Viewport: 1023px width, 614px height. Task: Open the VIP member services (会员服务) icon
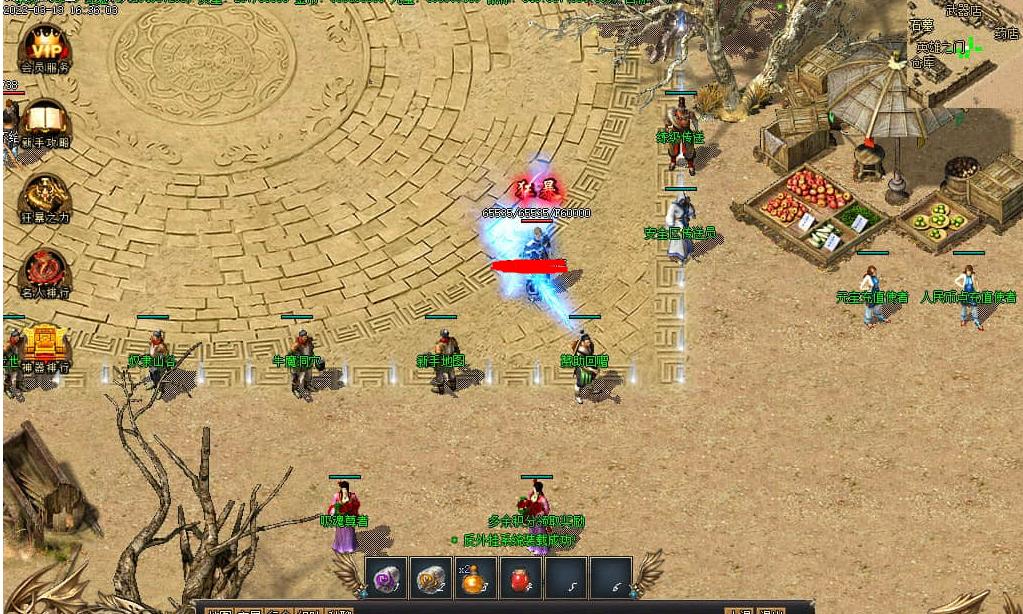(45, 46)
